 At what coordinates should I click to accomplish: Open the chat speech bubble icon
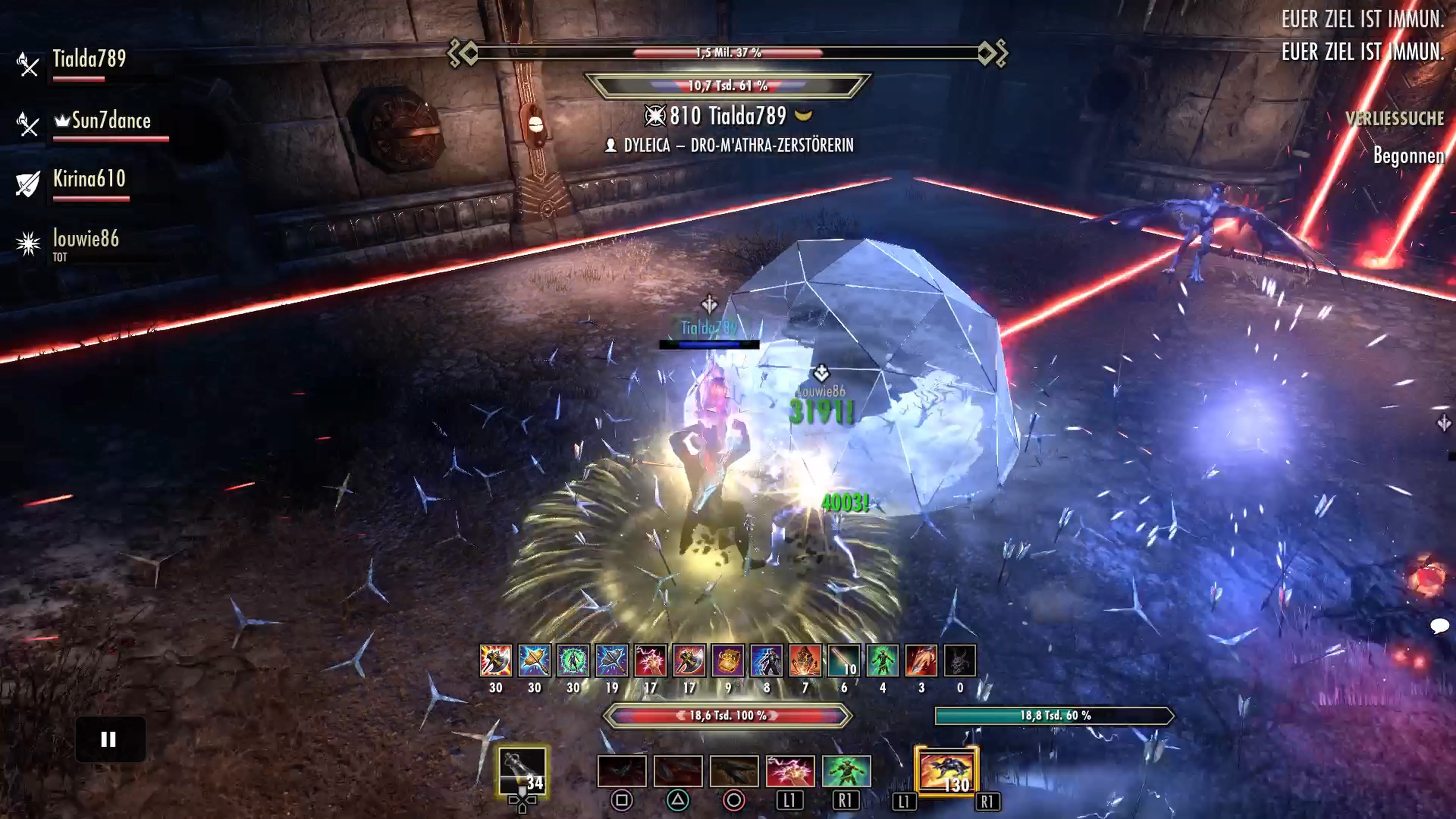[1439, 626]
